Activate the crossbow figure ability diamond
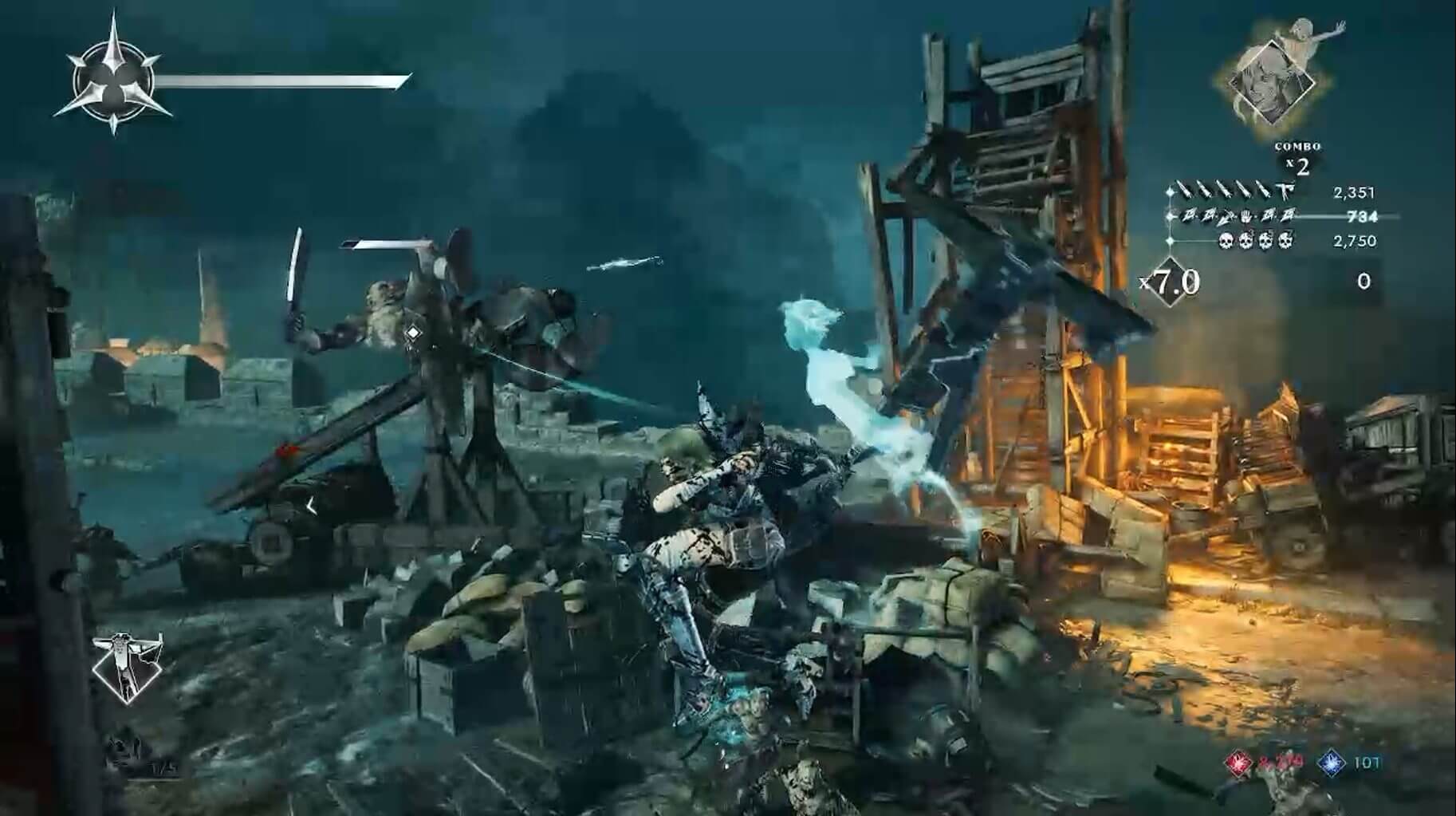Viewport: 1456px width, 816px height. coord(128,667)
